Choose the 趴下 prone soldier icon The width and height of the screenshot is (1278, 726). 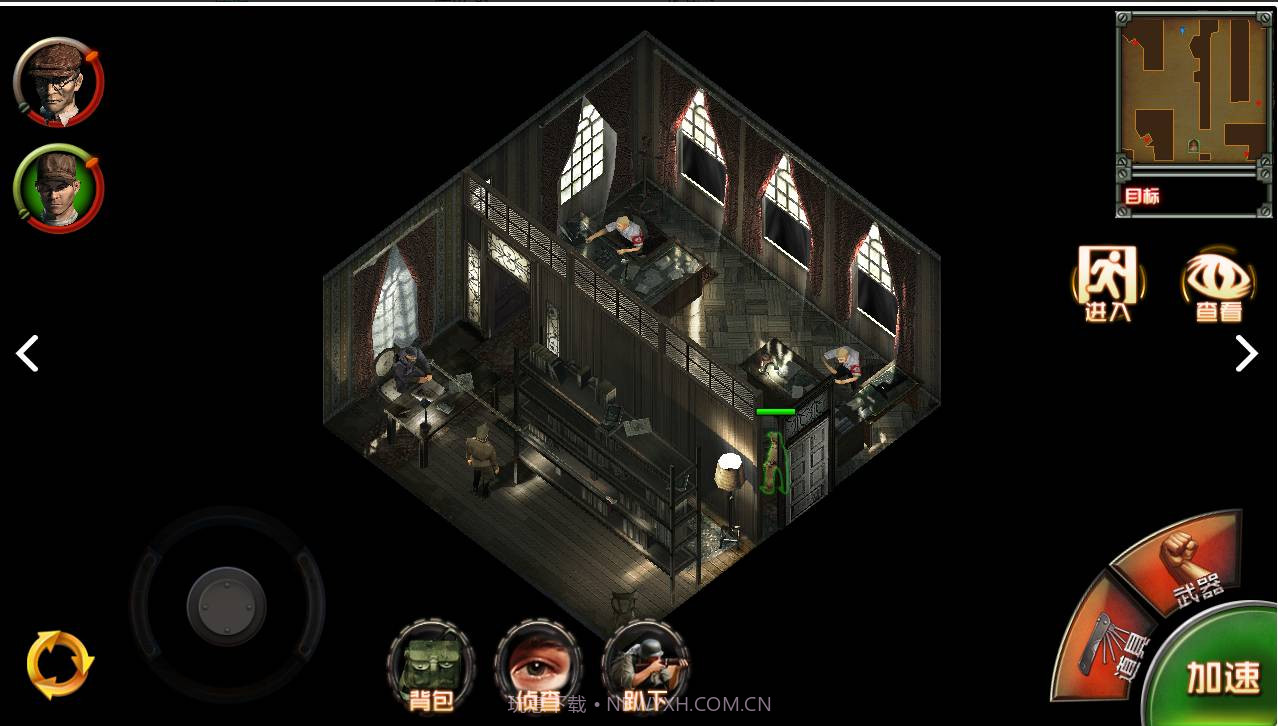[x=646, y=664]
